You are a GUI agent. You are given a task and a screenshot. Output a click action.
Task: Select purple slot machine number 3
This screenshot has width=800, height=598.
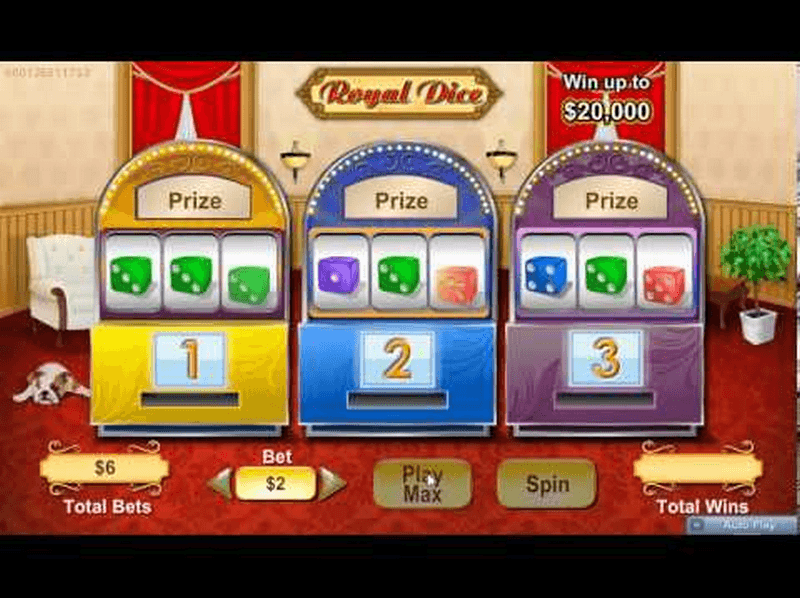[x=605, y=357]
